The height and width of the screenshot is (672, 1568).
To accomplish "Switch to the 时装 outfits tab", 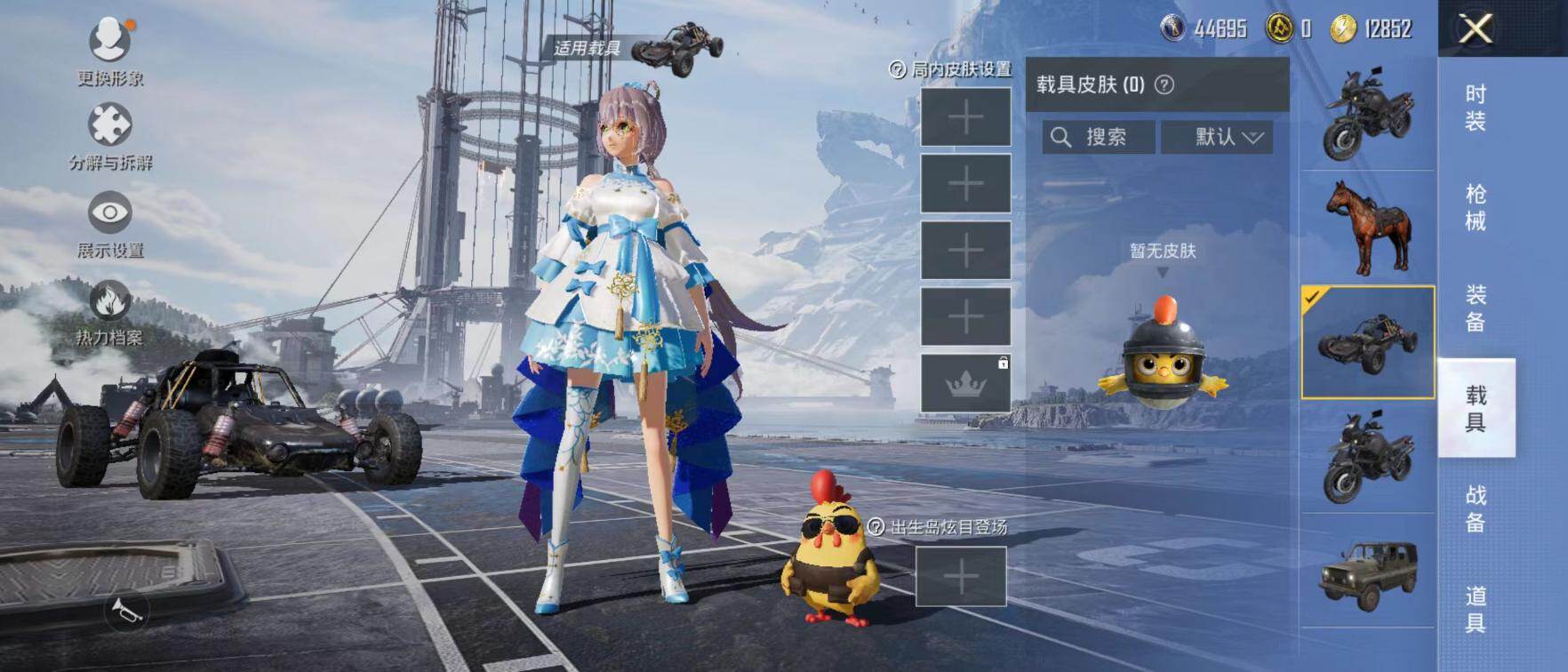I will click(x=1476, y=108).
